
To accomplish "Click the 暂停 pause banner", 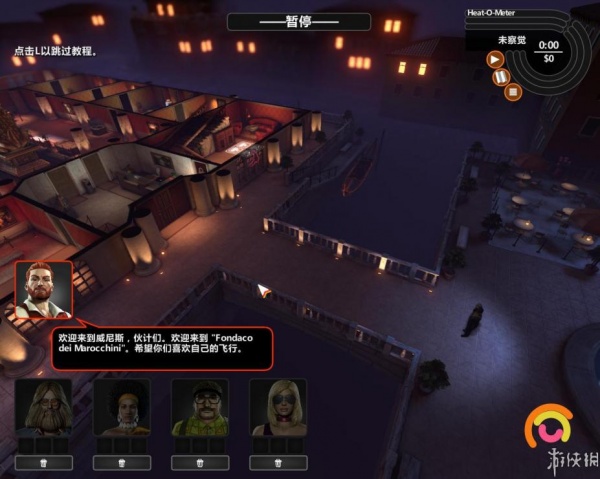I will pyautogui.click(x=299, y=21).
